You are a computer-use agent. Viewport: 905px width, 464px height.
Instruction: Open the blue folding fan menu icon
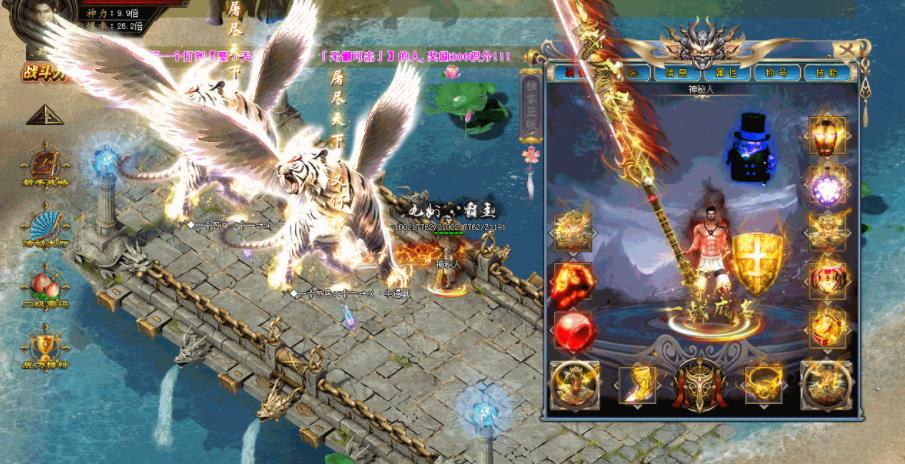[46, 227]
